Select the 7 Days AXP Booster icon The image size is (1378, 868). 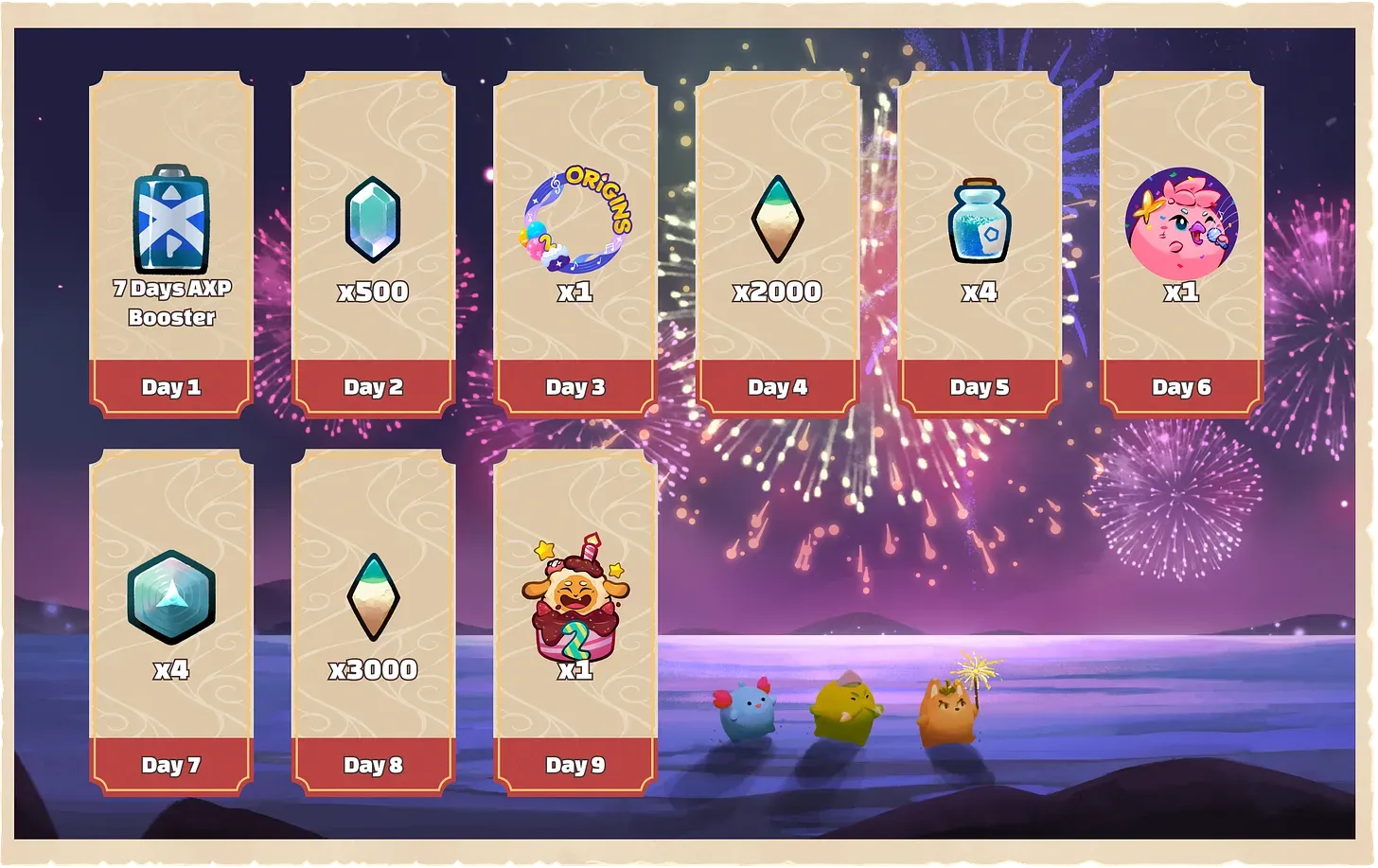pyautogui.click(x=170, y=222)
